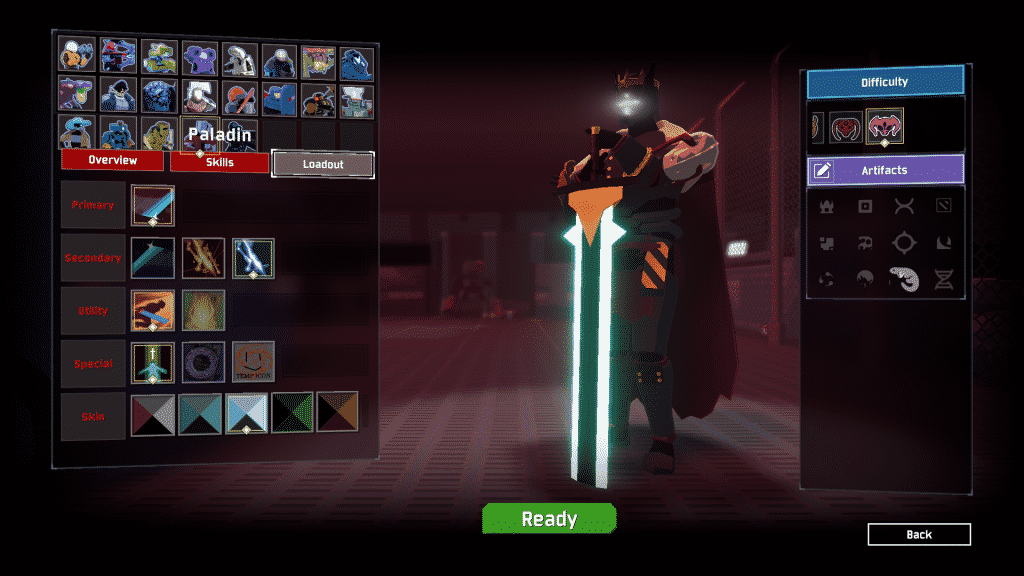This screenshot has height=576, width=1024.
Task: Toggle the hourglass-shaped artifact
Action: tap(943, 280)
